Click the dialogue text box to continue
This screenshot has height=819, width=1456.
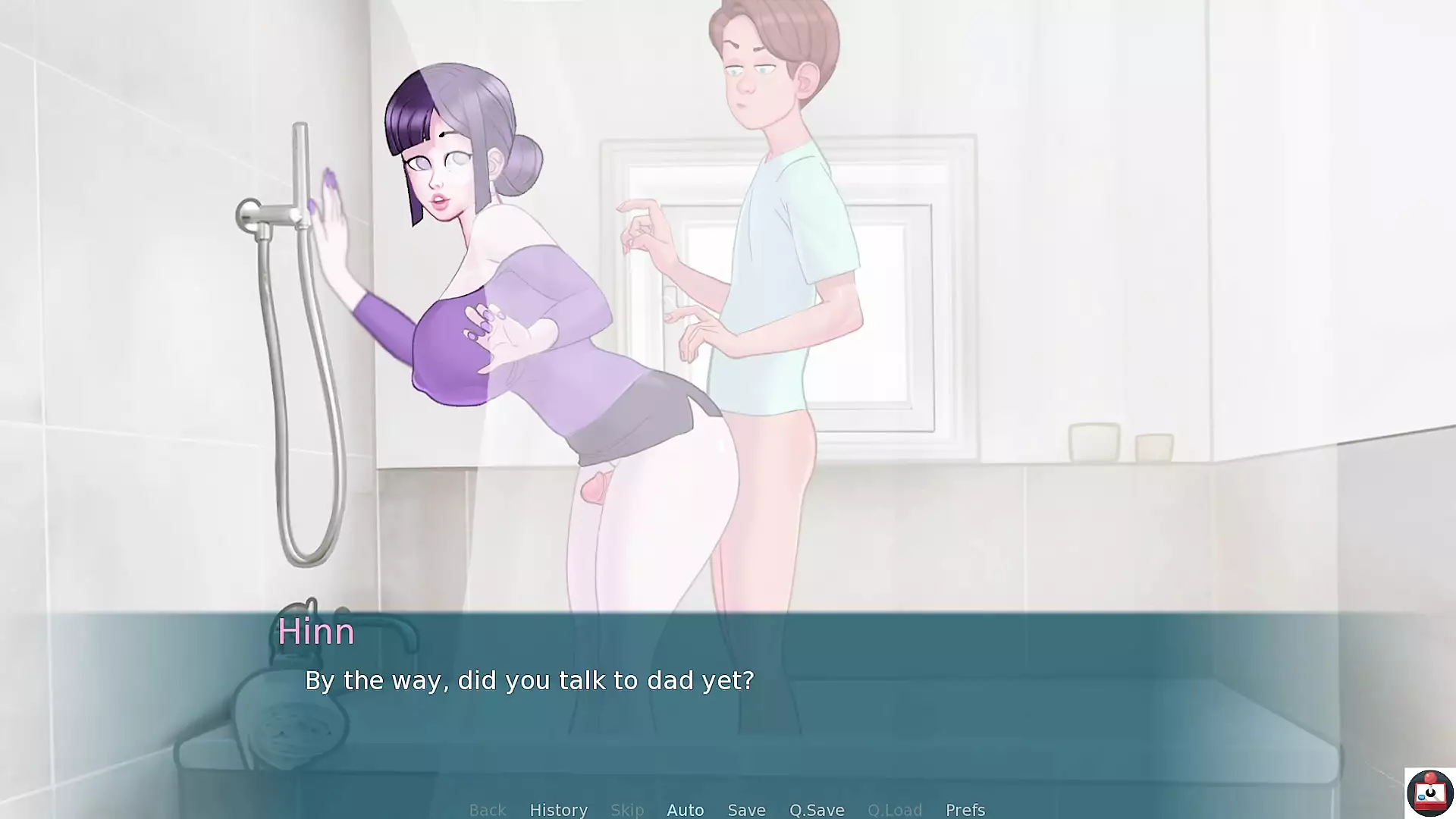click(x=728, y=705)
